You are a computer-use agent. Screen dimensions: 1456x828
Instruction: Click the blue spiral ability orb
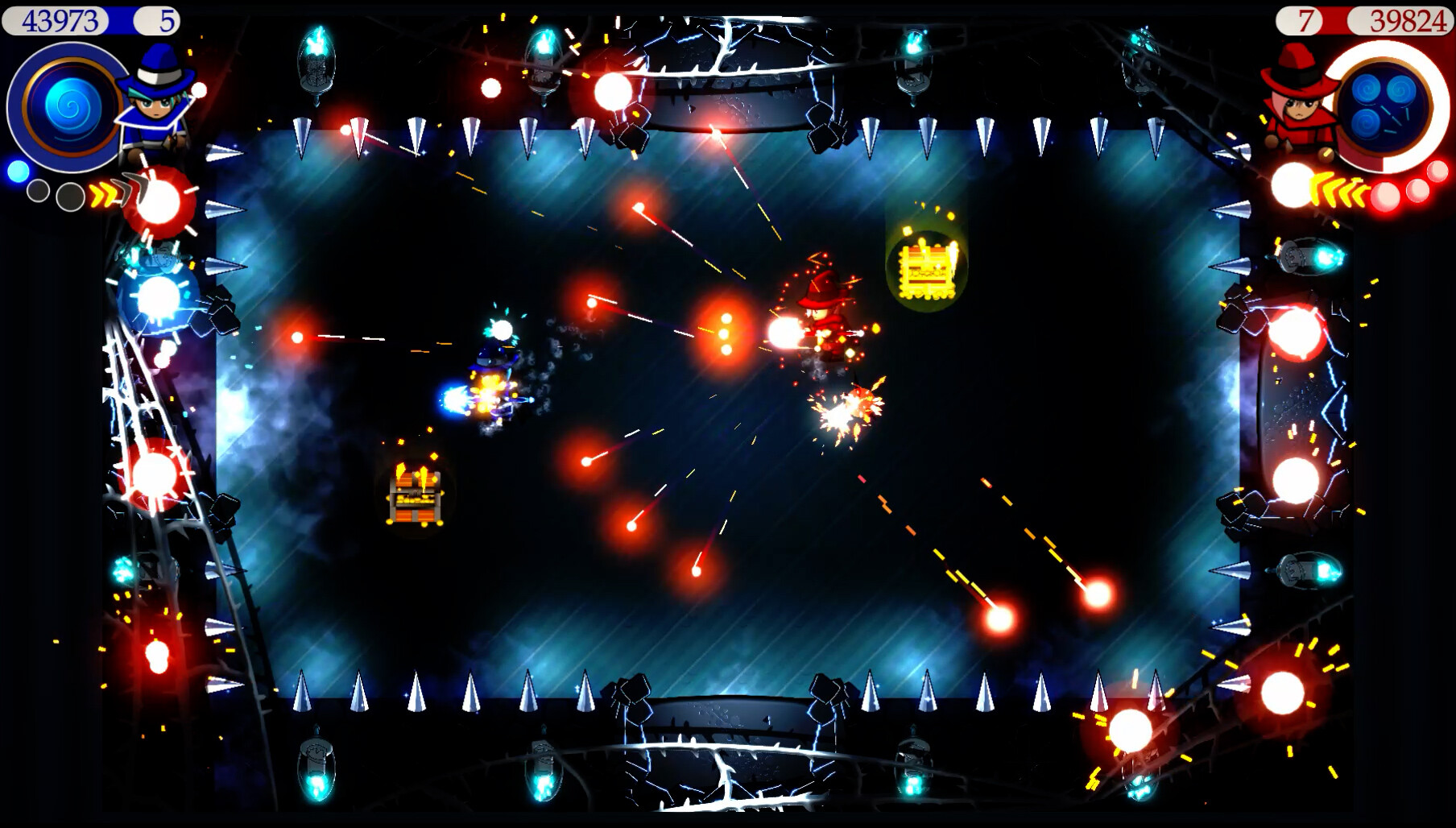[x=70, y=108]
